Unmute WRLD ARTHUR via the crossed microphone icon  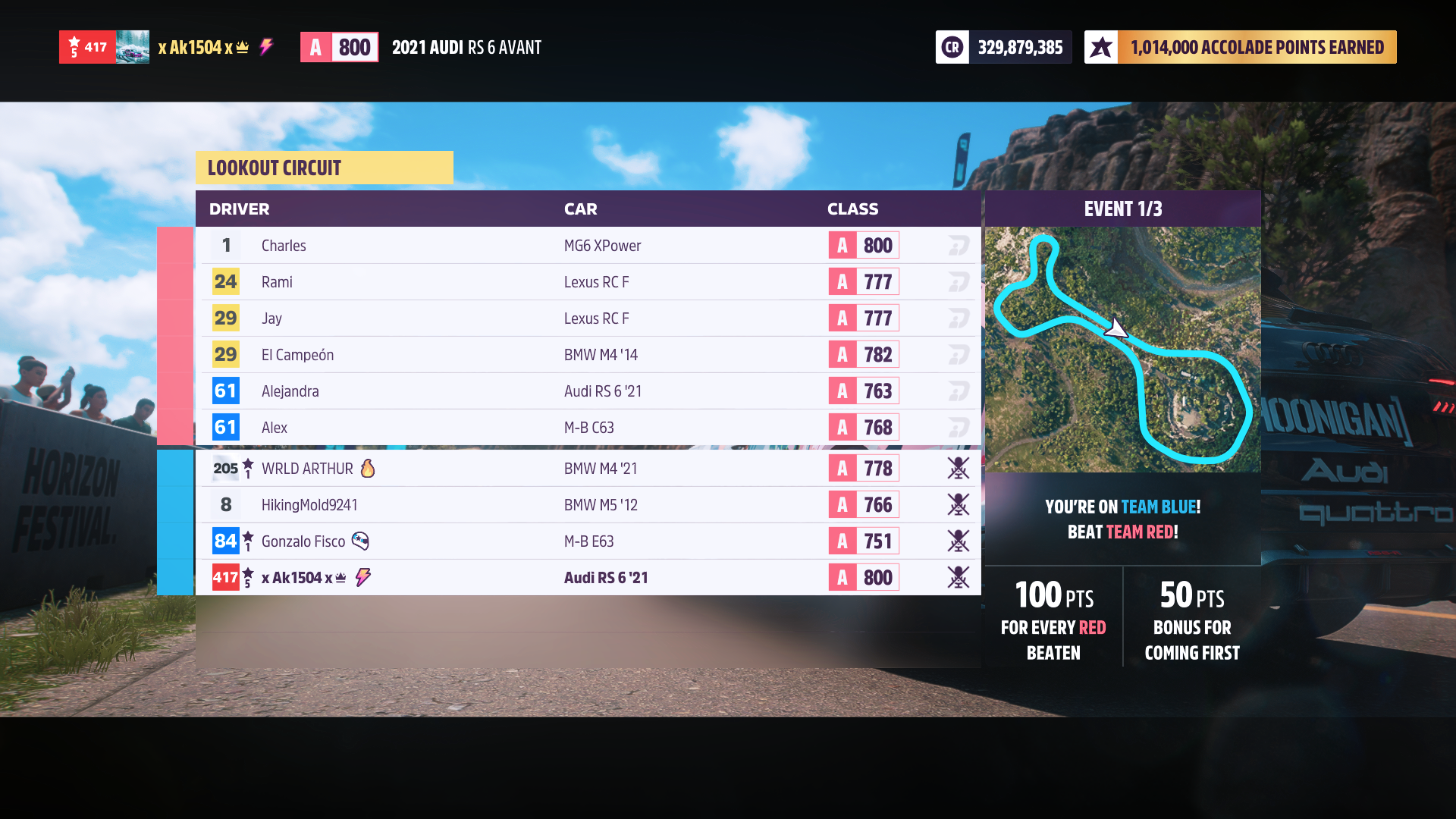point(959,468)
